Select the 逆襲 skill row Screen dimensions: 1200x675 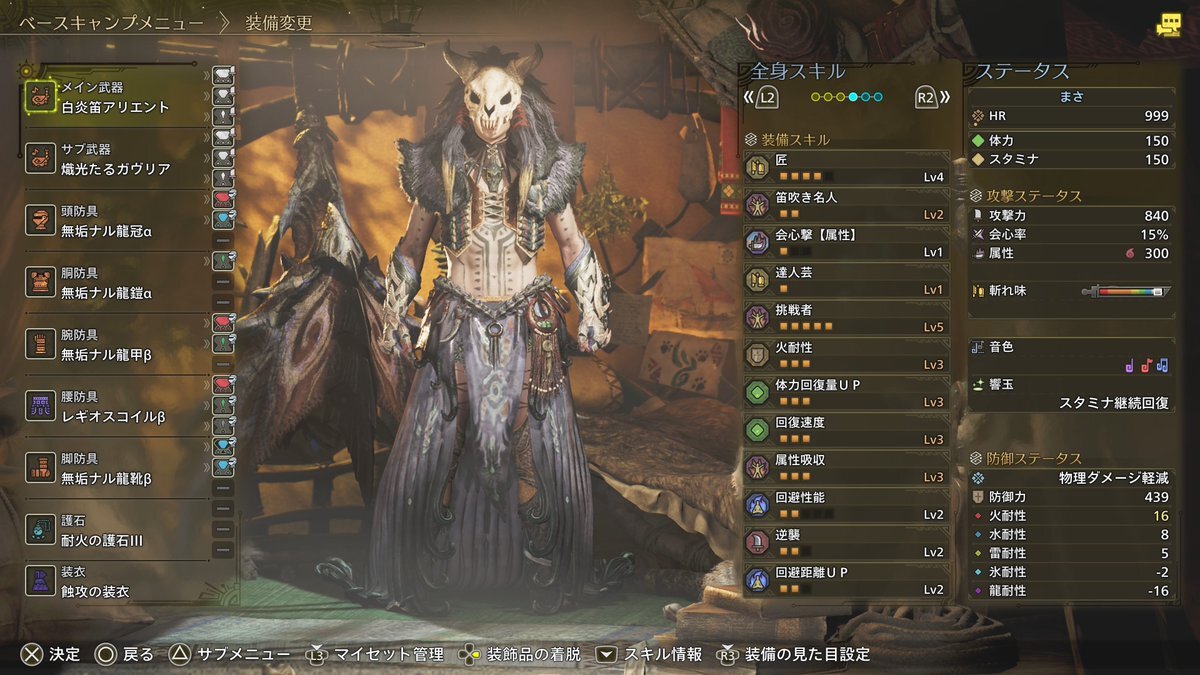click(x=846, y=542)
